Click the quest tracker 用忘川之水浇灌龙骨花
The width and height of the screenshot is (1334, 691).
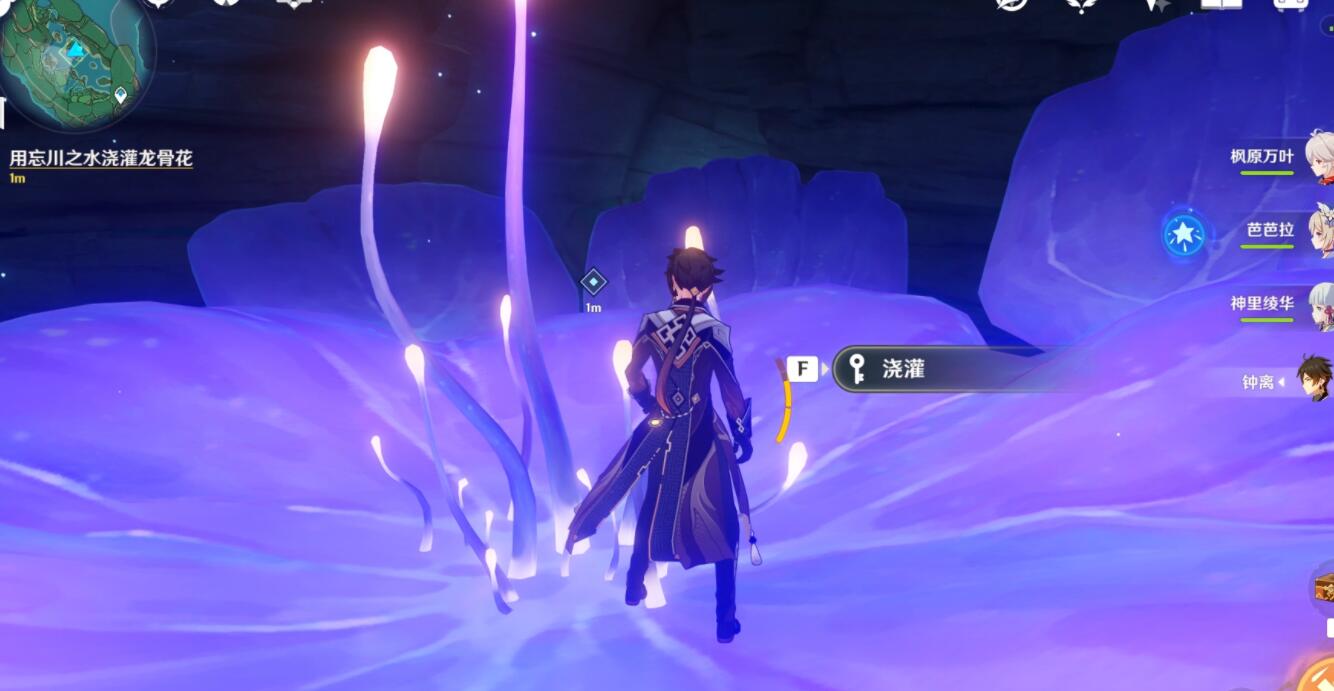click(x=101, y=158)
